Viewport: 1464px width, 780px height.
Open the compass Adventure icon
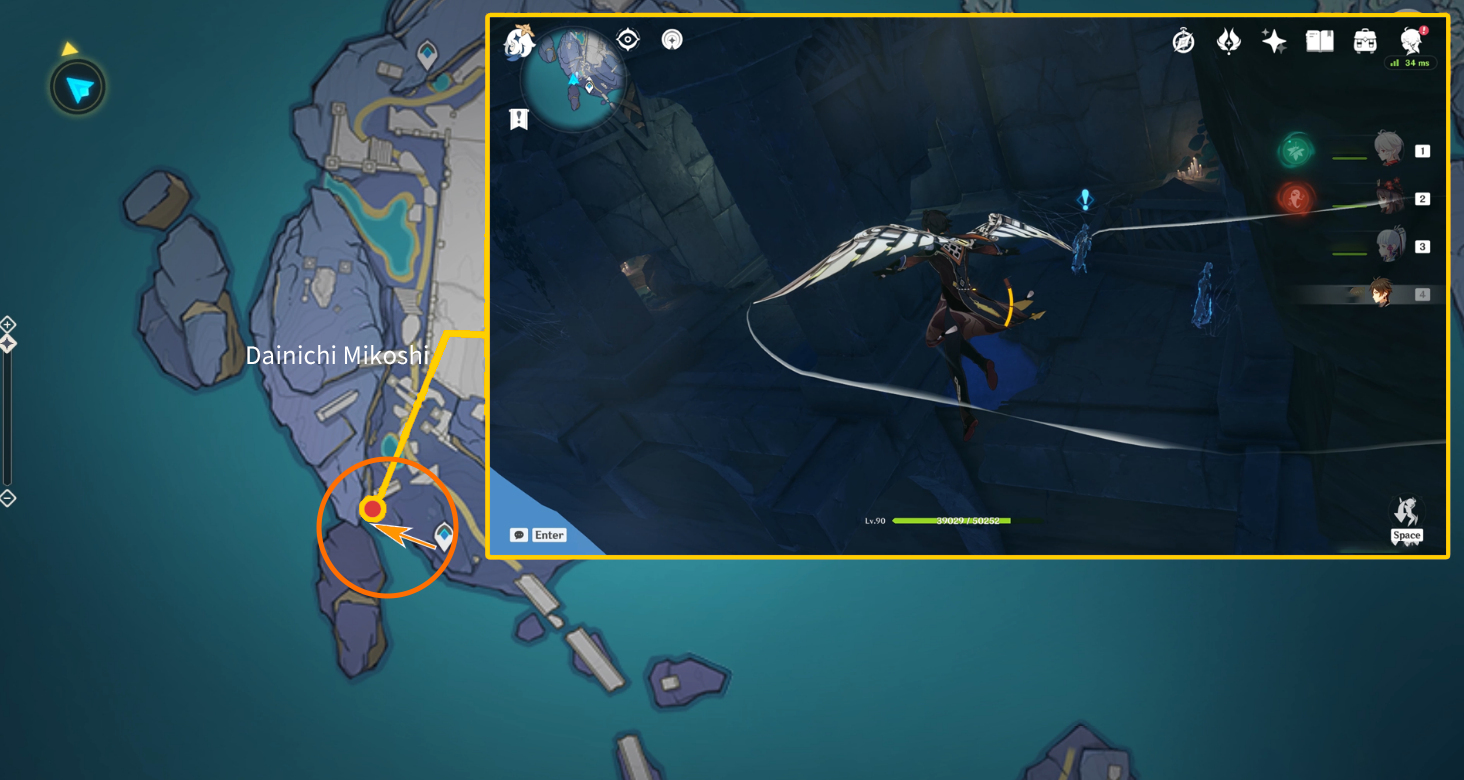click(1184, 41)
